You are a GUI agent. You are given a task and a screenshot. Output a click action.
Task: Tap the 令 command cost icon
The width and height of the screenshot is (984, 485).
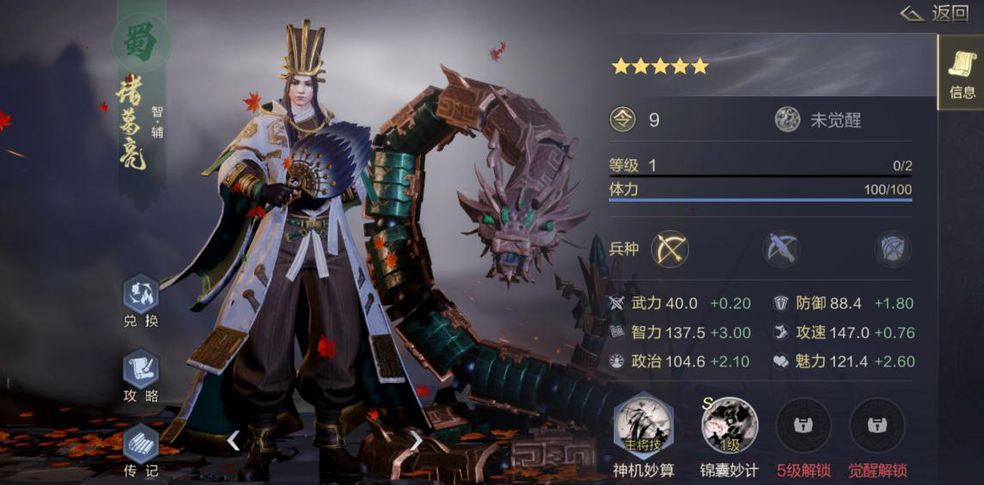pos(622,120)
